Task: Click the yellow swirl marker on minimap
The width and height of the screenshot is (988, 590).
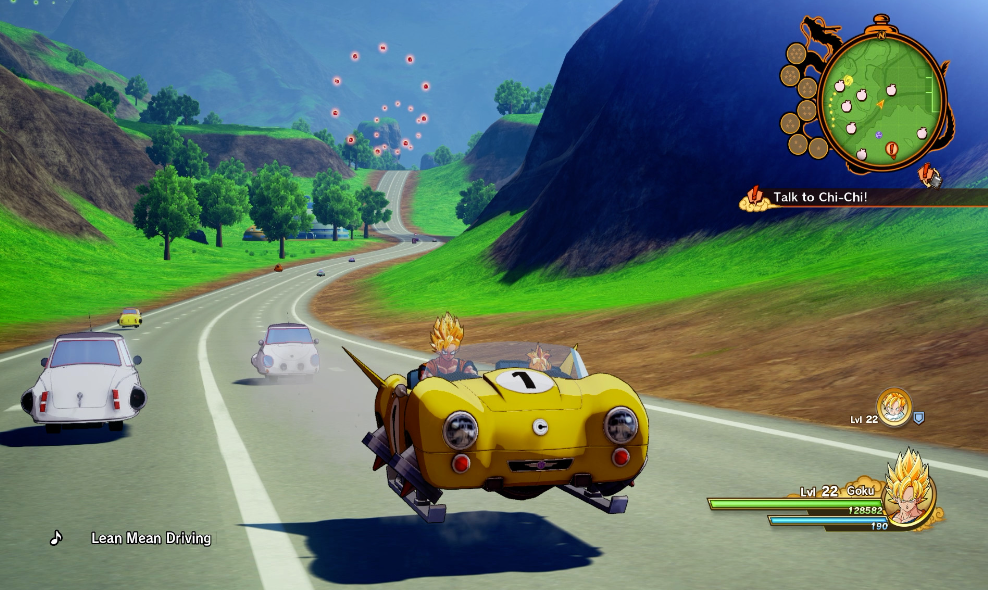Action: (848, 80)
